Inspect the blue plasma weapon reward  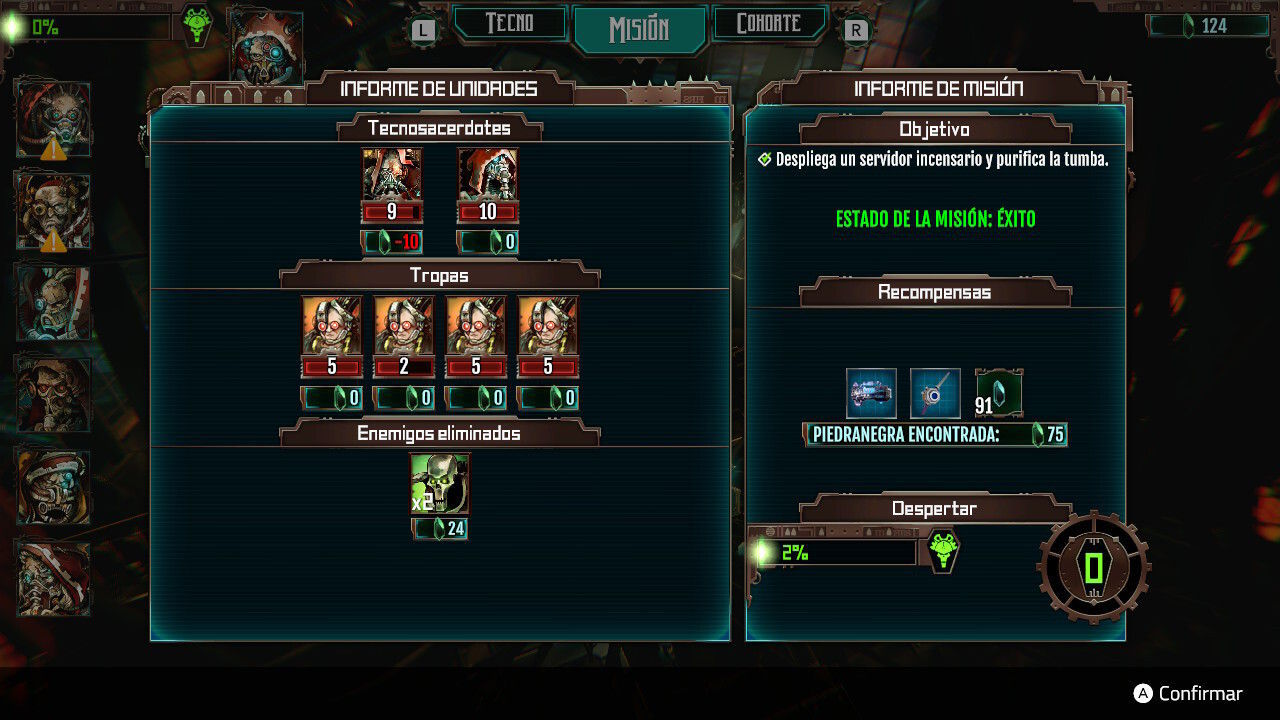871,393
